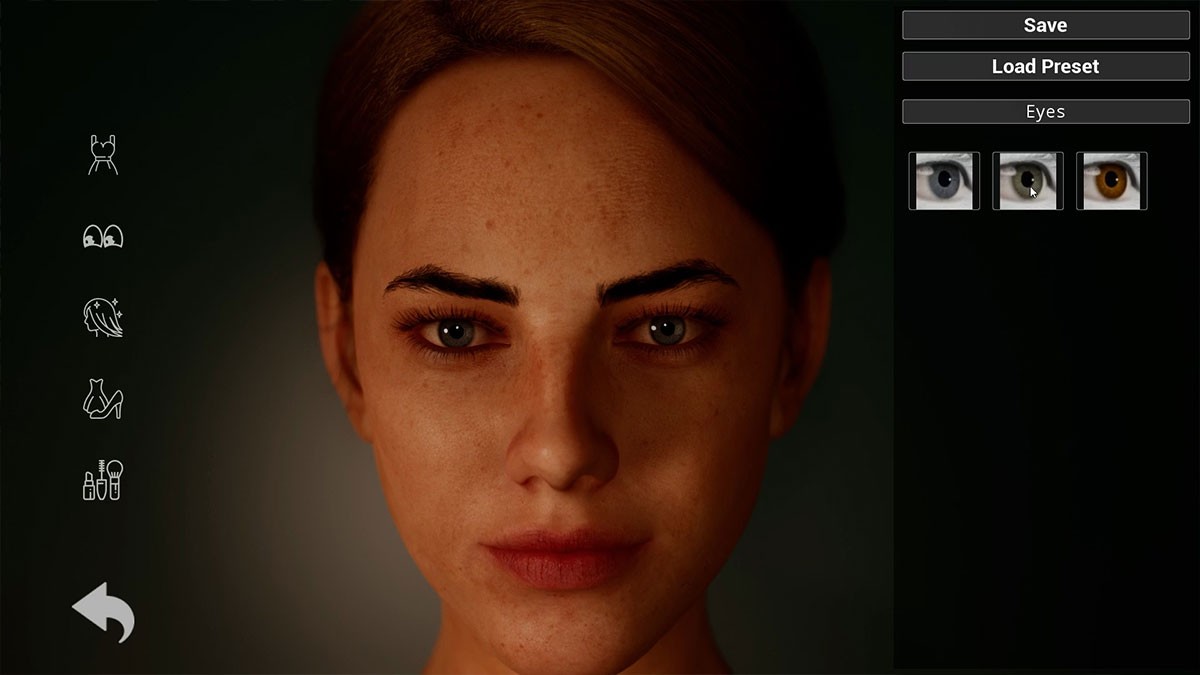The image size is (1200, 675).
Task: Open the body shape category
Action: coord(103,155)
